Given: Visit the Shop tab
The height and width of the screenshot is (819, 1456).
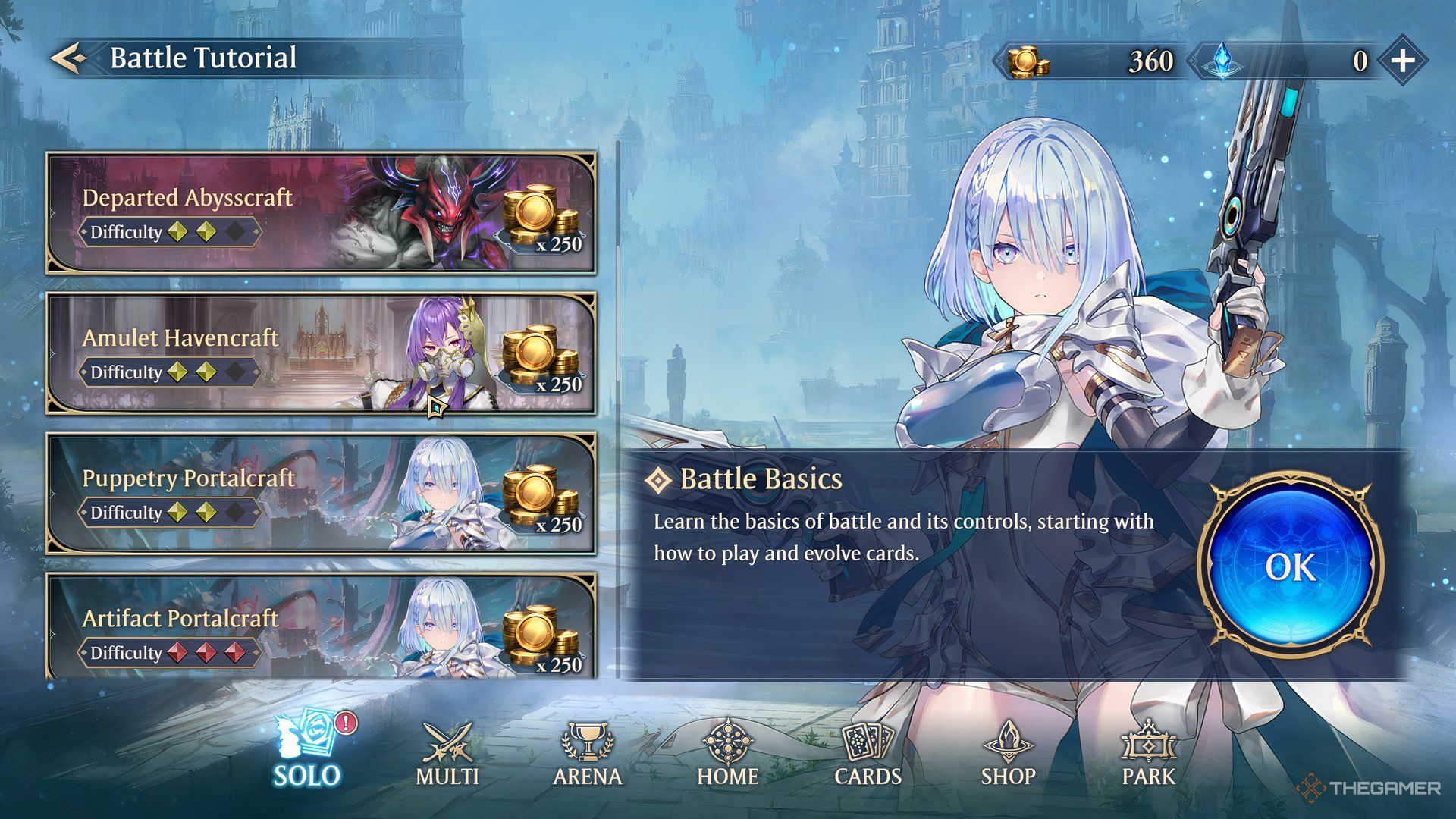Looking at the screenshot, I should [x=1009, y=755].
